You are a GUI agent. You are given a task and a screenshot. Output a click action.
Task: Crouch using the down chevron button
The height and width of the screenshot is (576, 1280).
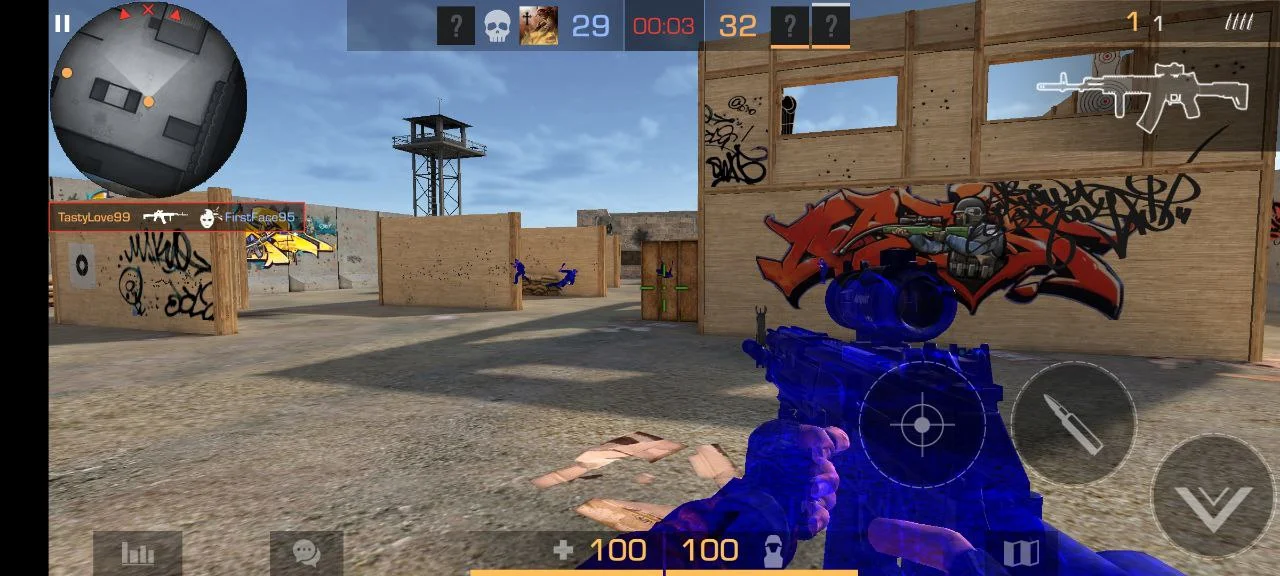click(x=1215, y=498)
